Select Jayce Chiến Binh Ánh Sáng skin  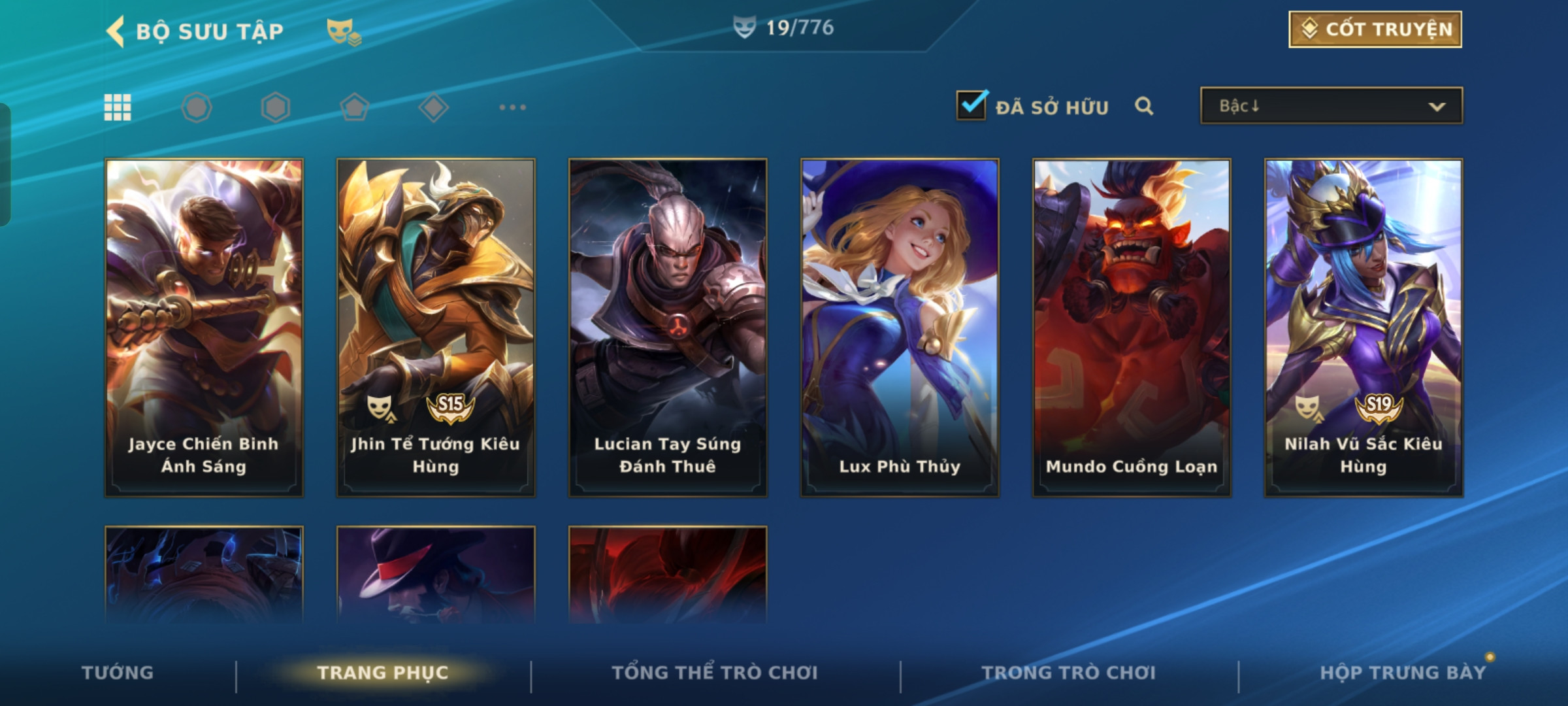[204, 327]
